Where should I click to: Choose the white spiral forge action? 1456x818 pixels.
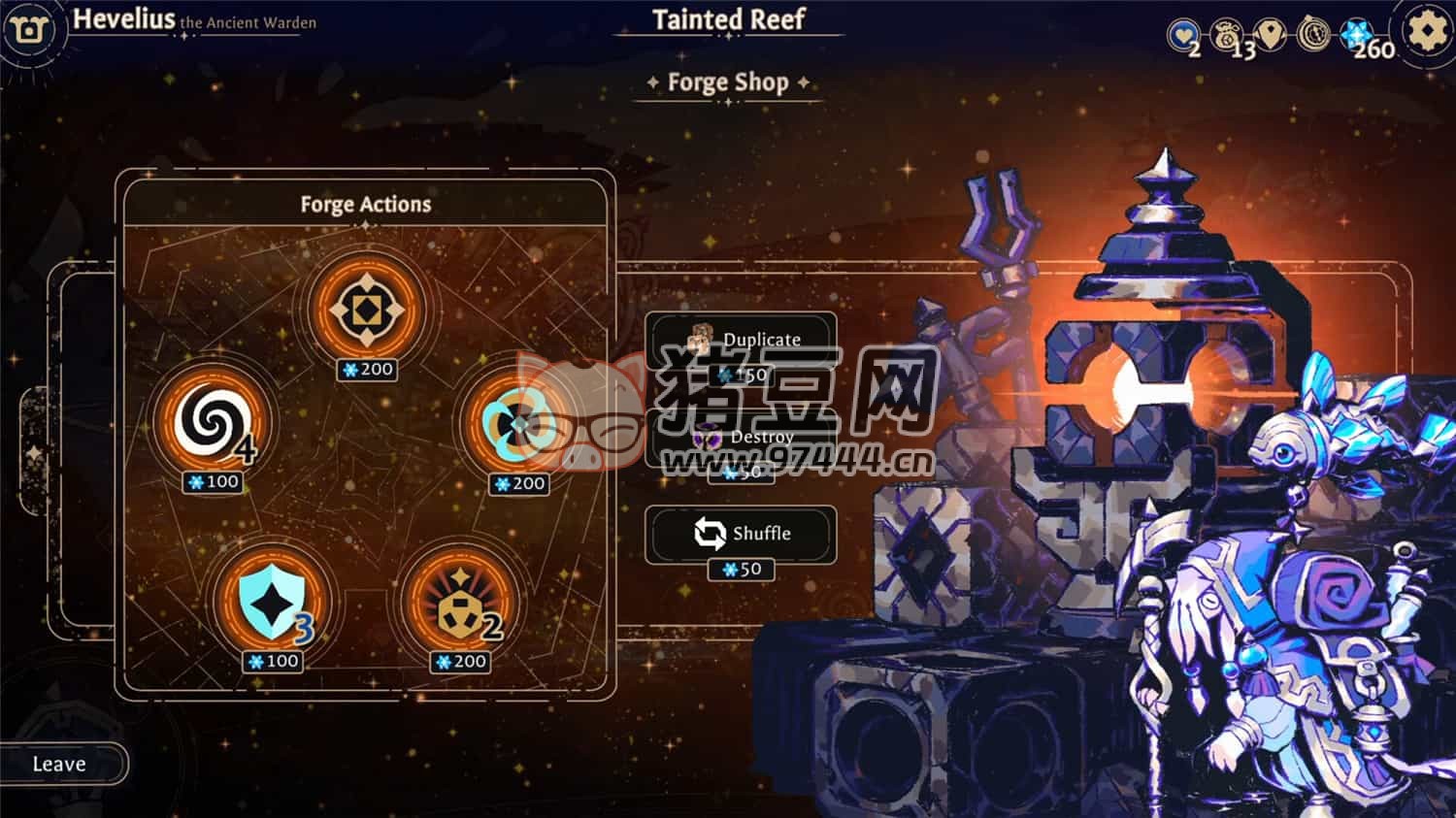point(211,421)
